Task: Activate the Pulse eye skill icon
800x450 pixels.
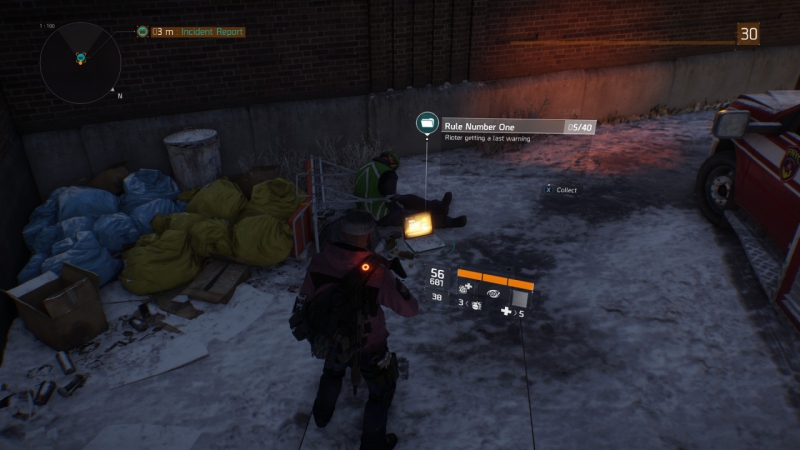Action: [x=493, y=295]
